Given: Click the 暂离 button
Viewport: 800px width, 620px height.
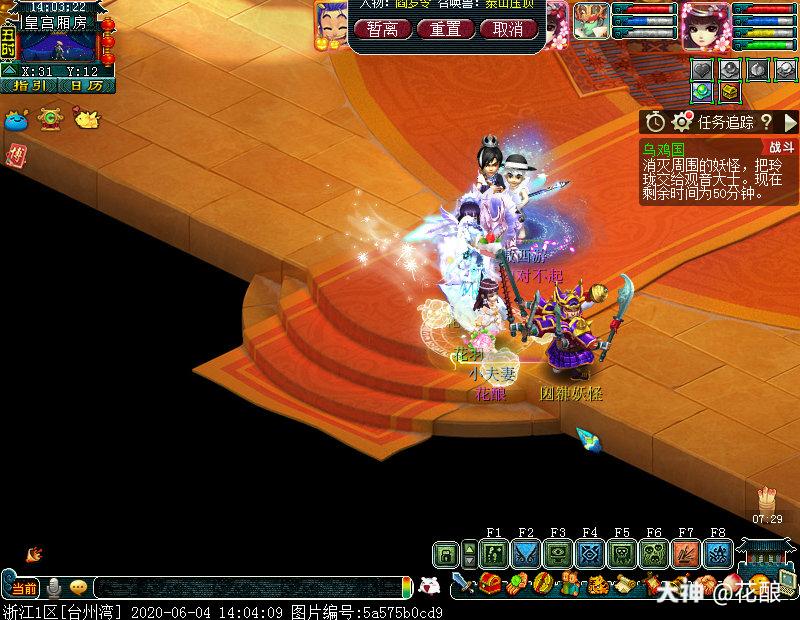Looking at the screenshot, I should (x=383, y=29).
